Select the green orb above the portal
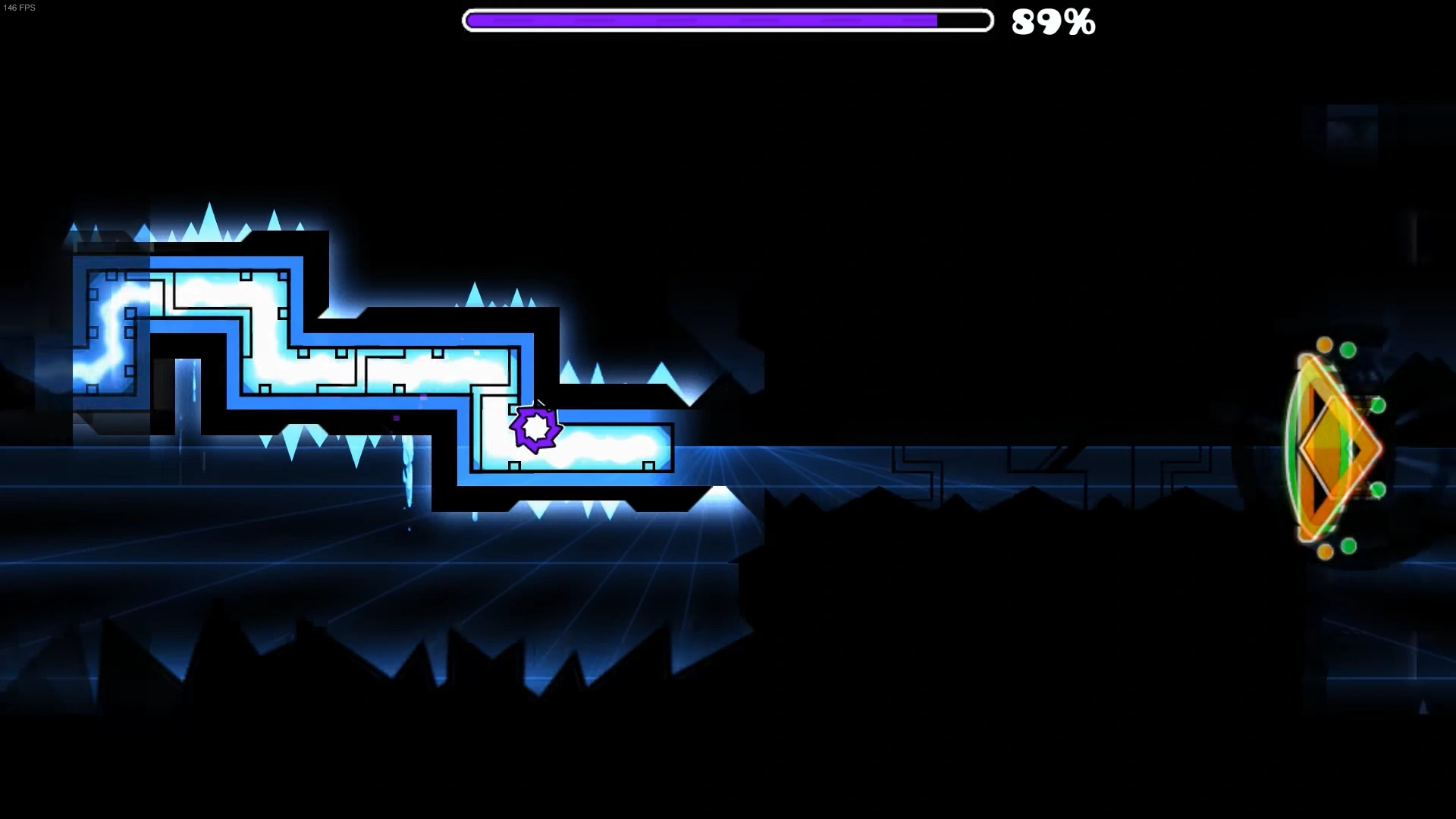 (x=1347, y=349)
